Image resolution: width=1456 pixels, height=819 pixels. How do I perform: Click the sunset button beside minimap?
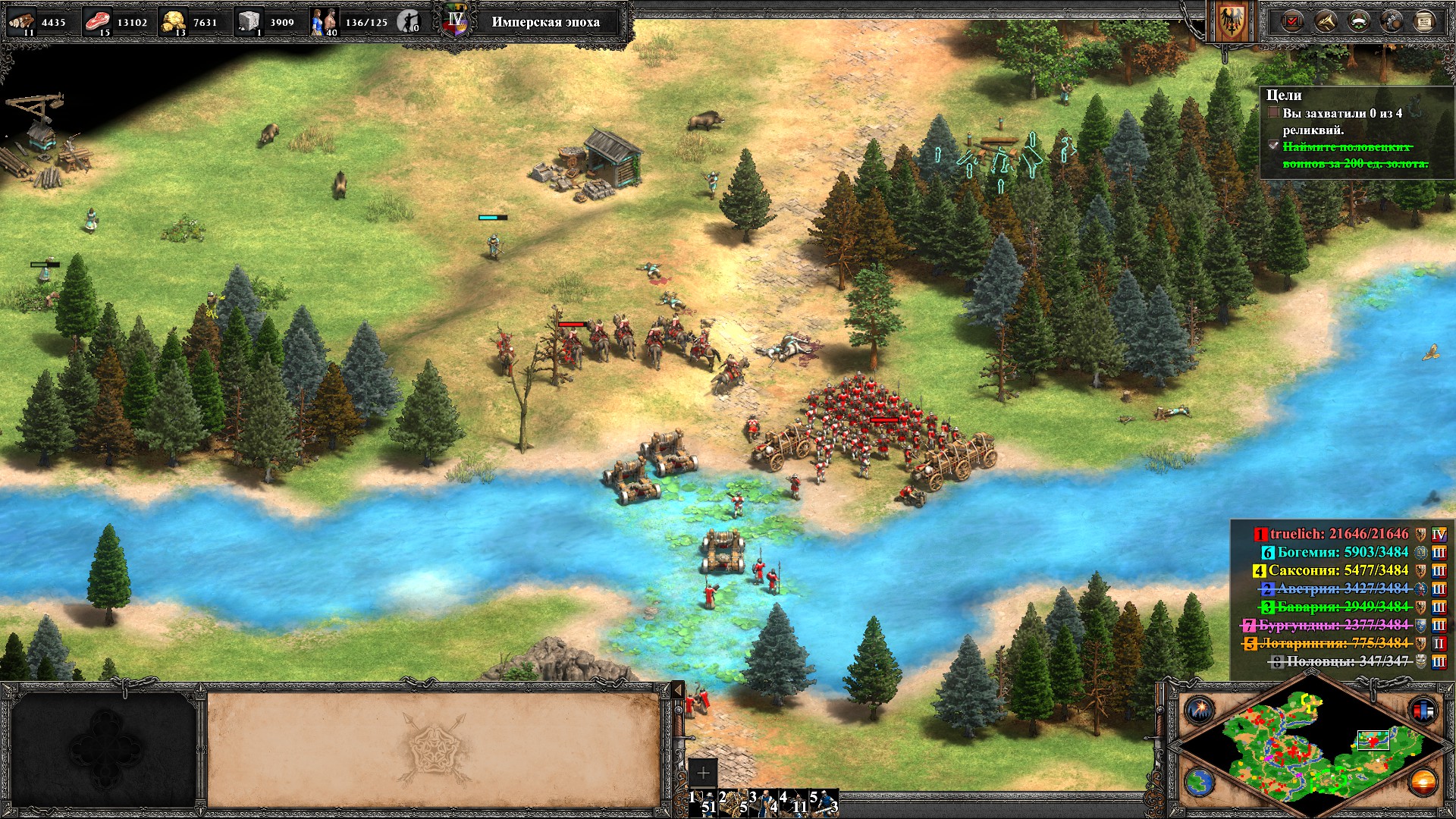pyautogui.click(x=1423, y=782)
